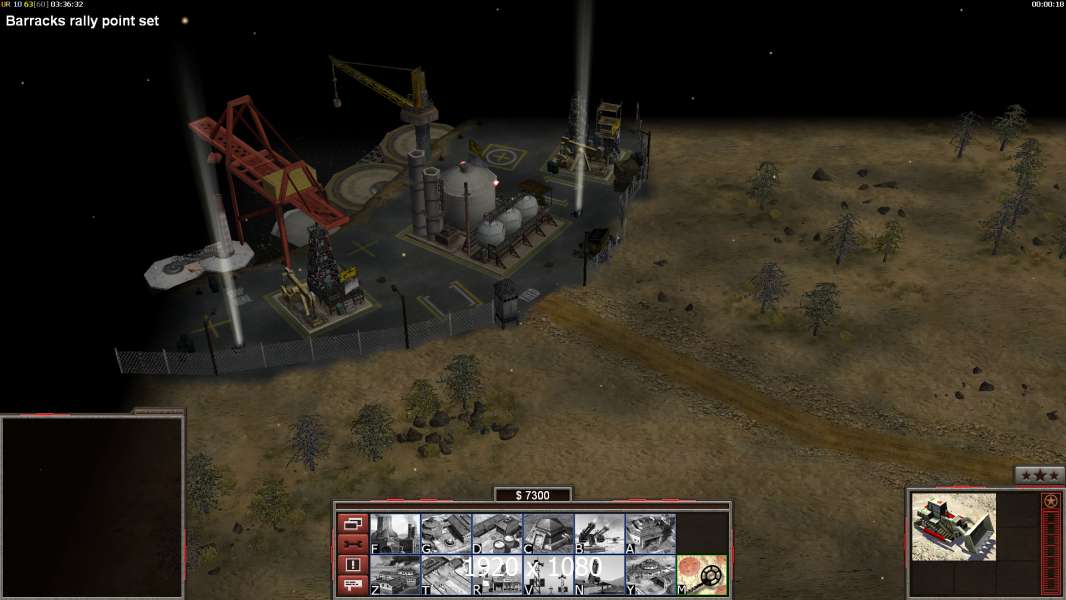Screen dimensions: 1066x600
Task: Activate the clear mines command marked M
Action: click(701, 575)
